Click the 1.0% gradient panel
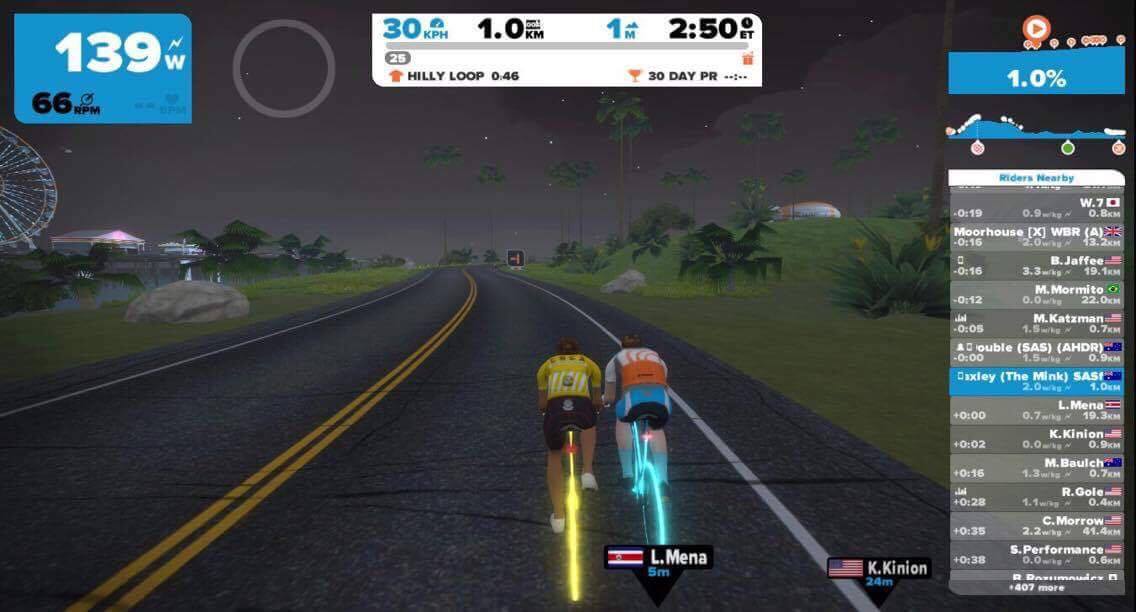Viewport: 1136px width, 612px height. pyautogui.click(x=1035, y=79)
